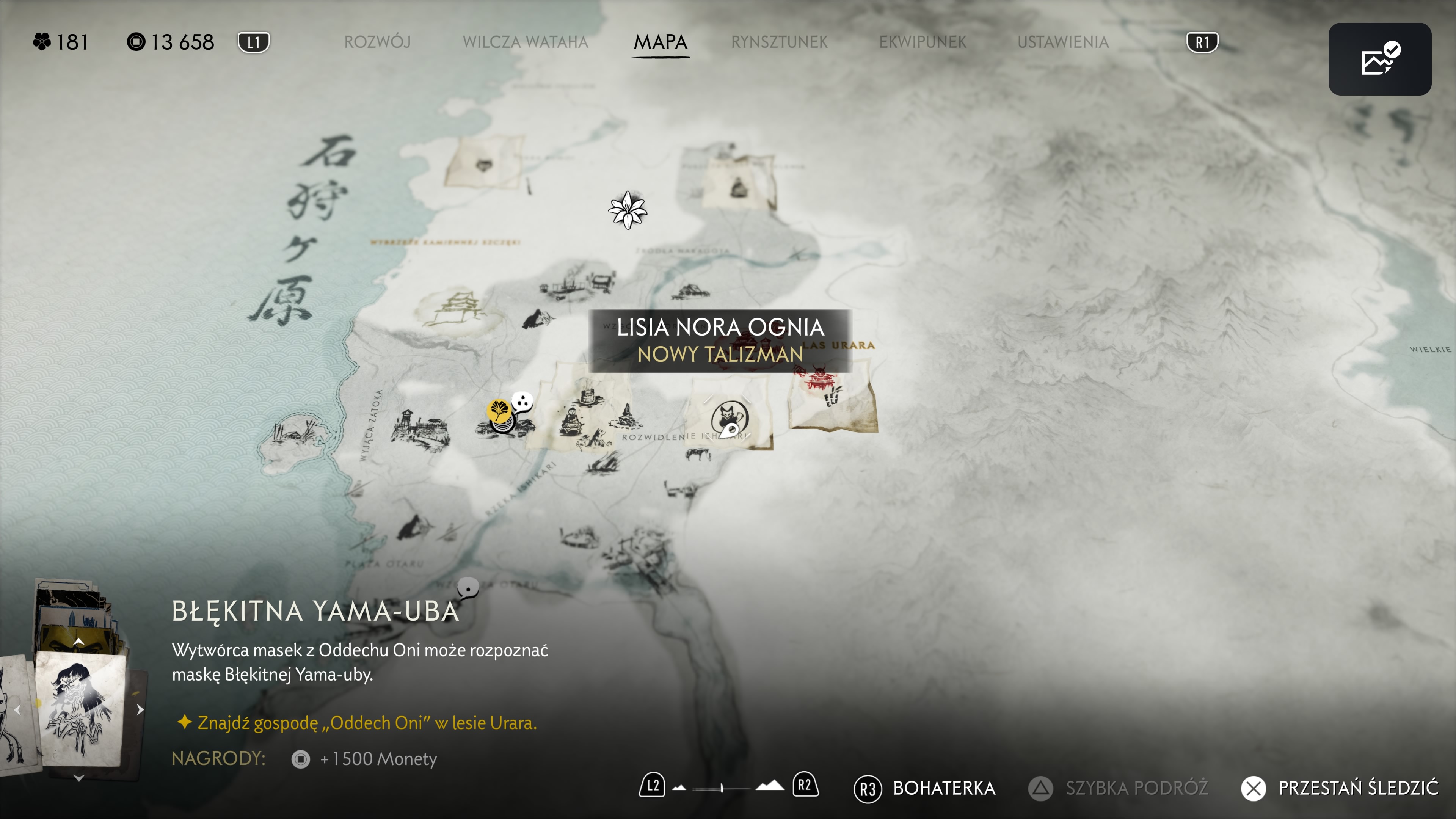The image size is (1456, 819).
Task: Cycle to the card above in the stack
Action: pos(78,642)
